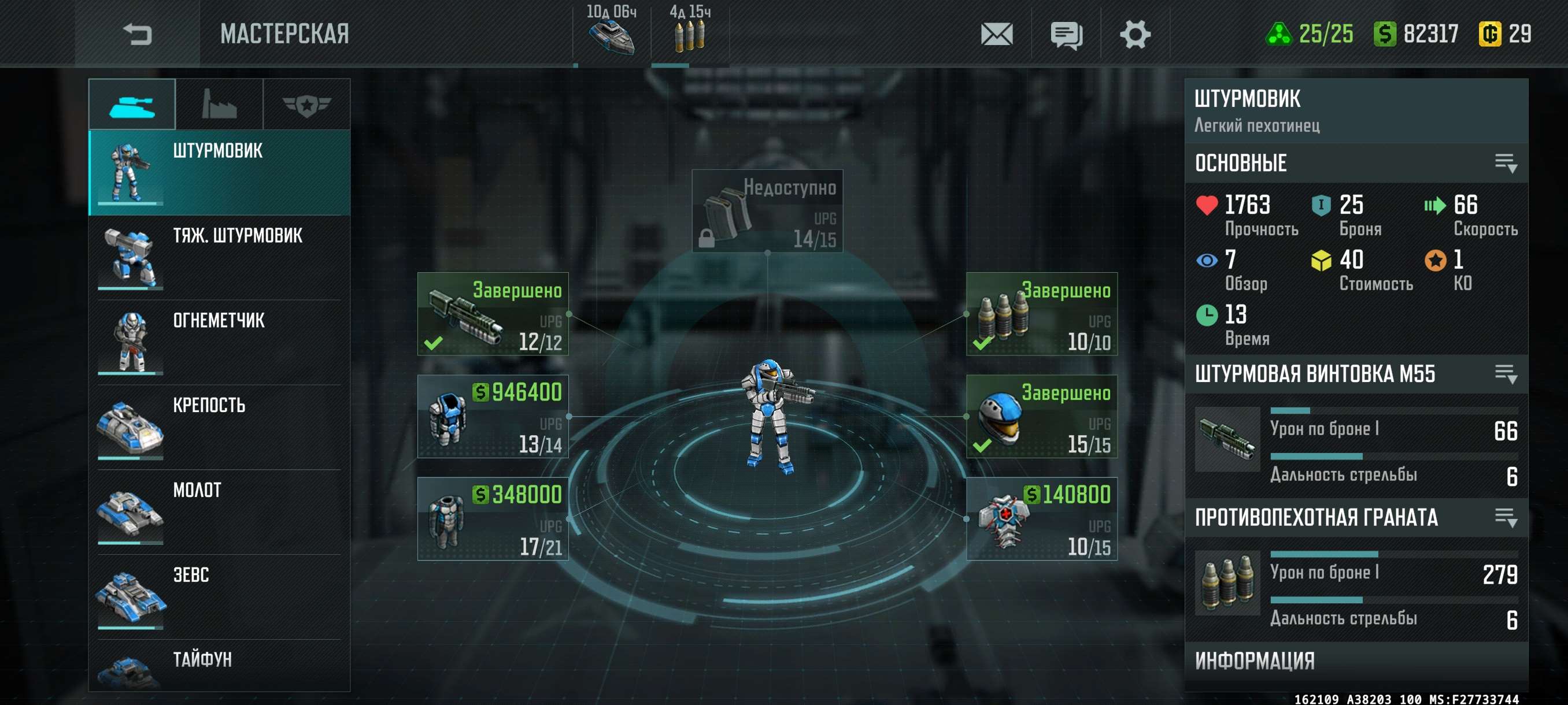1568x705 pixels.
Task: Open the gear settings menu
Action: pos(1134,34)
